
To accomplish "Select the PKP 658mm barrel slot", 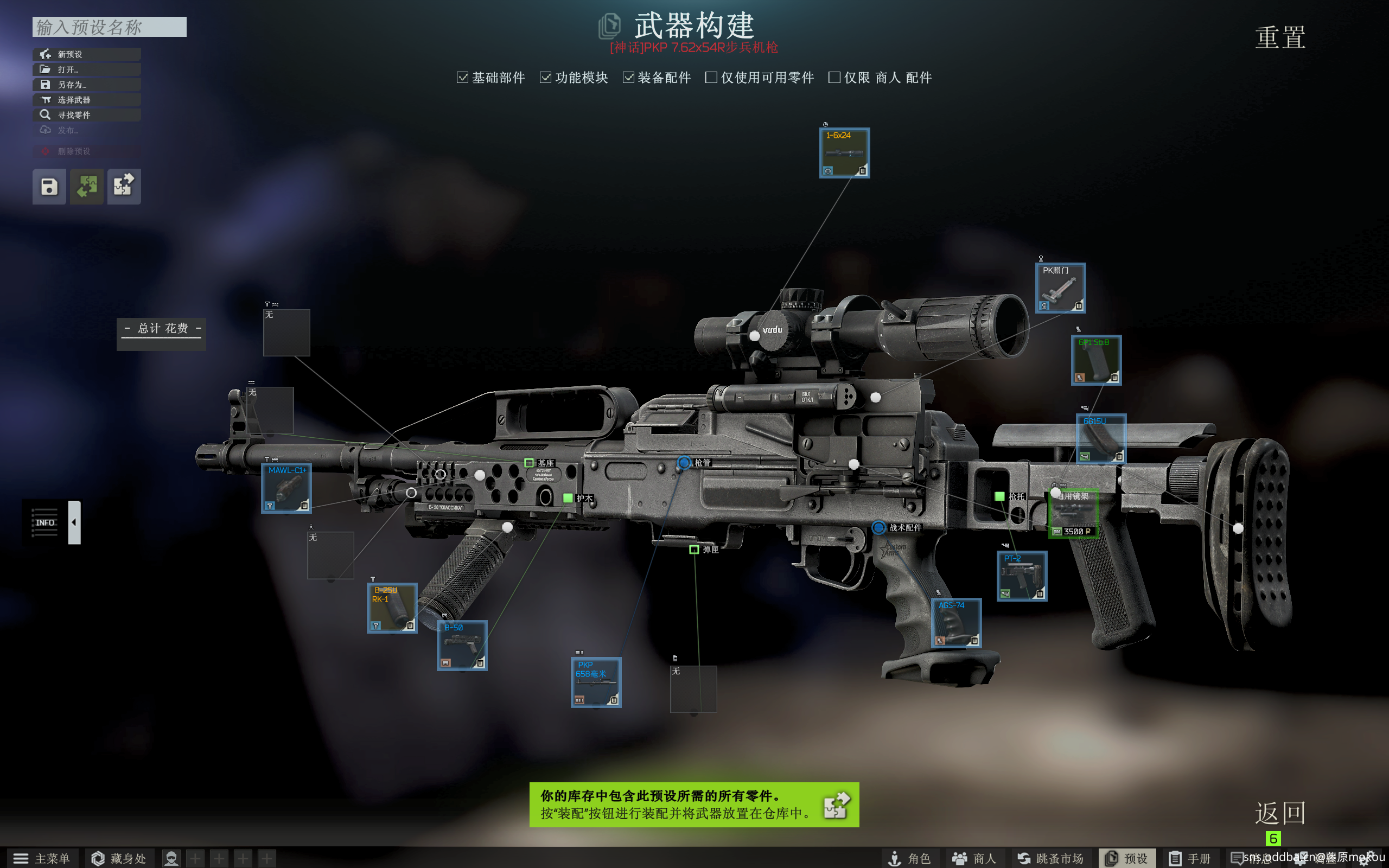I will [x=596, y=682].
